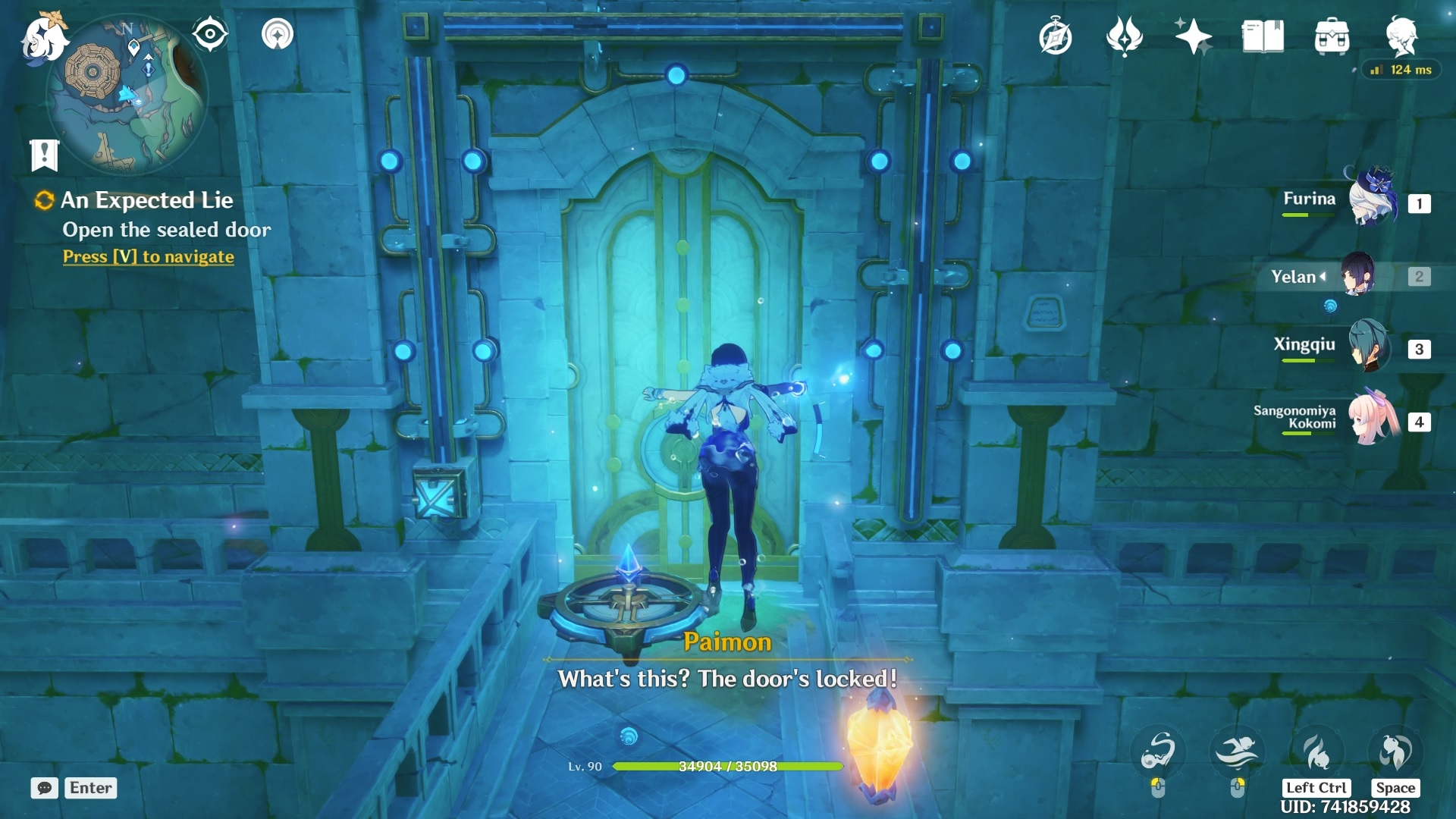Select the An Expected Lie quest tracker
This screenshot has width=1456, height=819.
point(146,200)
